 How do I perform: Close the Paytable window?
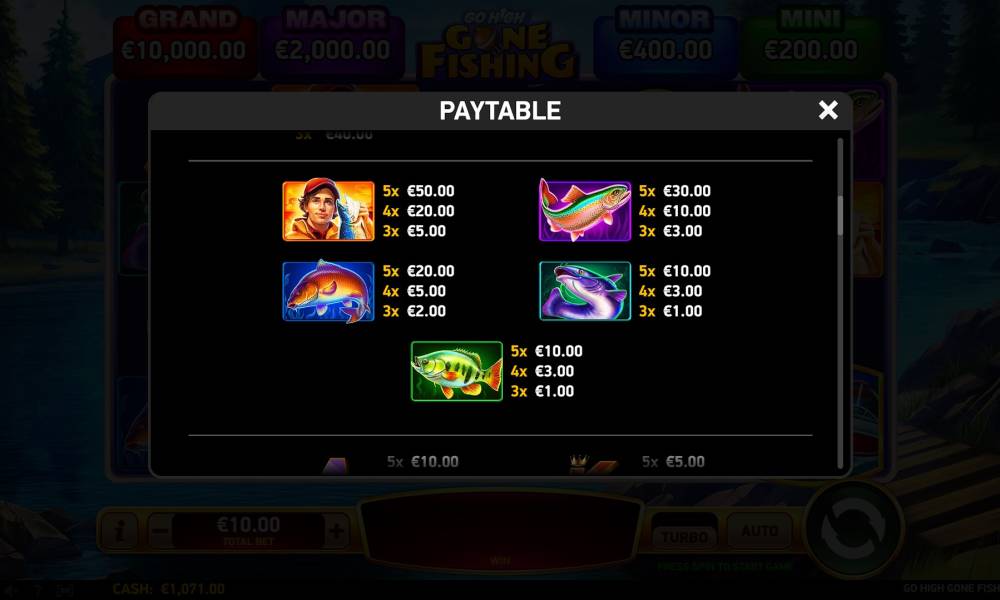pos(828,111)
